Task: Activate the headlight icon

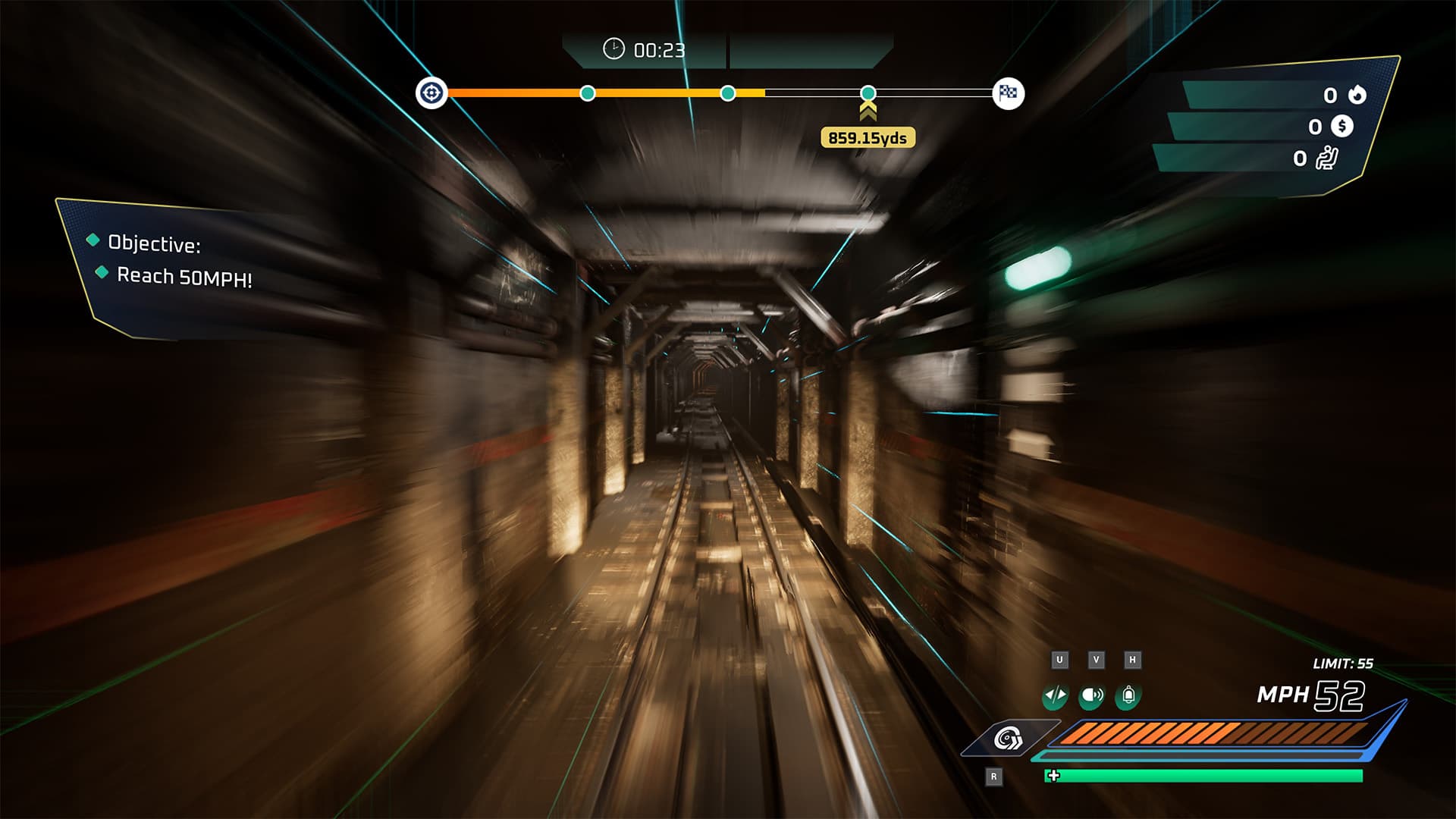Action: pyautogui.click(x=1091, y=695)
